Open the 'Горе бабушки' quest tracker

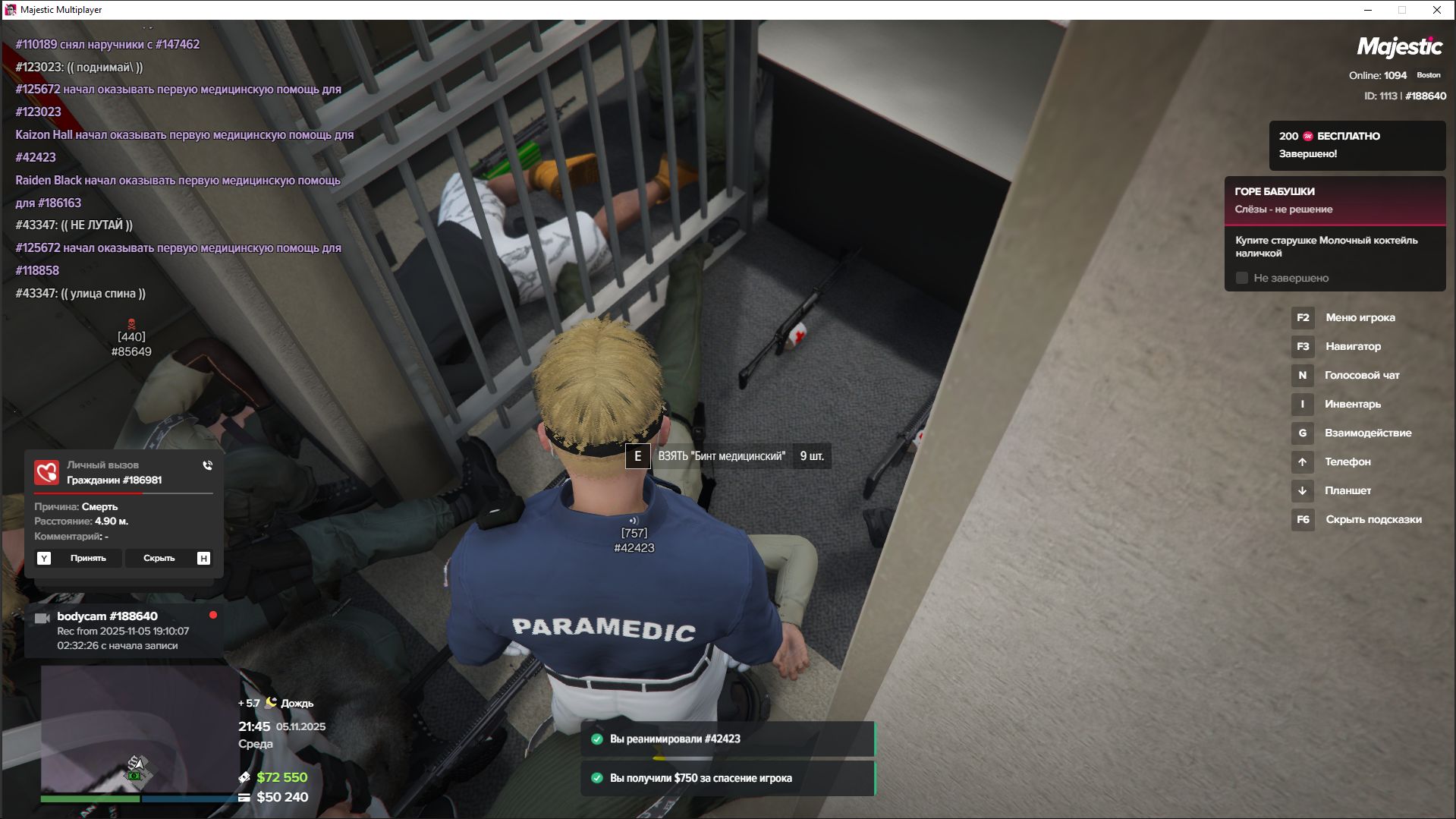(x=1334, y=200)
